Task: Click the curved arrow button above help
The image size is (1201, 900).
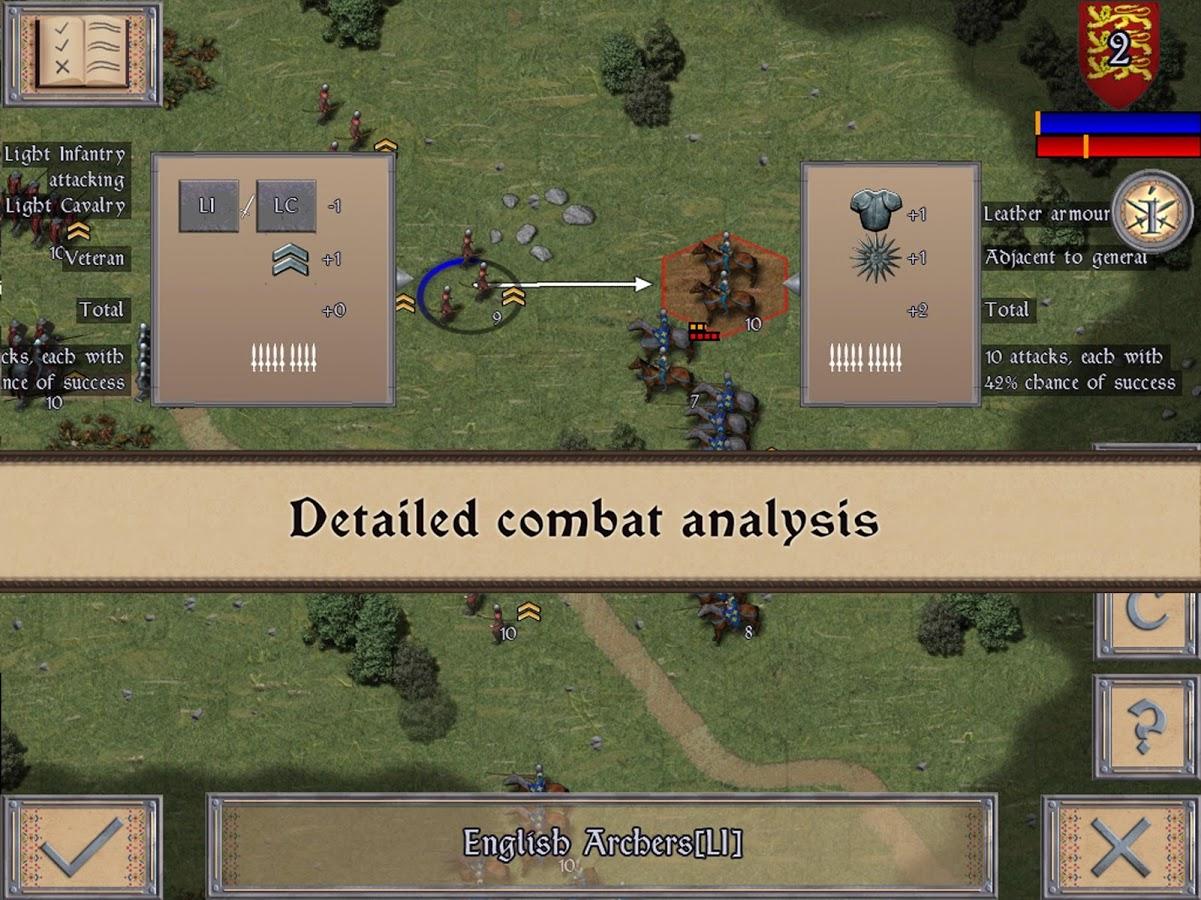Action: (1146, 622)
